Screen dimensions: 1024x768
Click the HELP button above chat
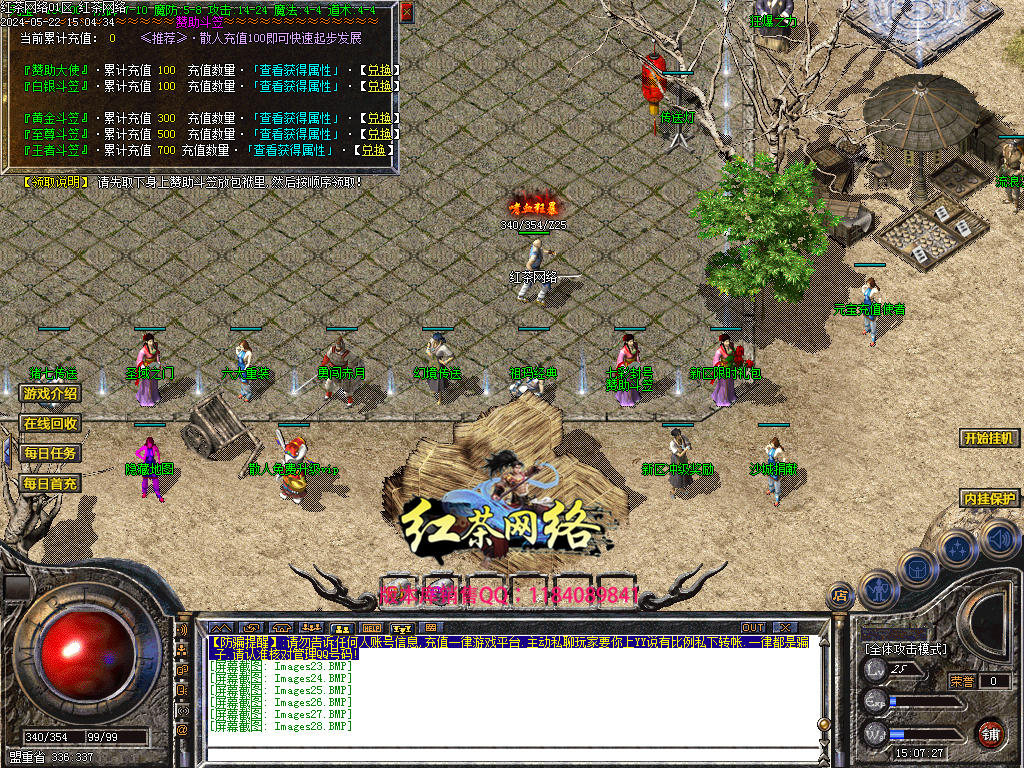click(x=371, y=628)
